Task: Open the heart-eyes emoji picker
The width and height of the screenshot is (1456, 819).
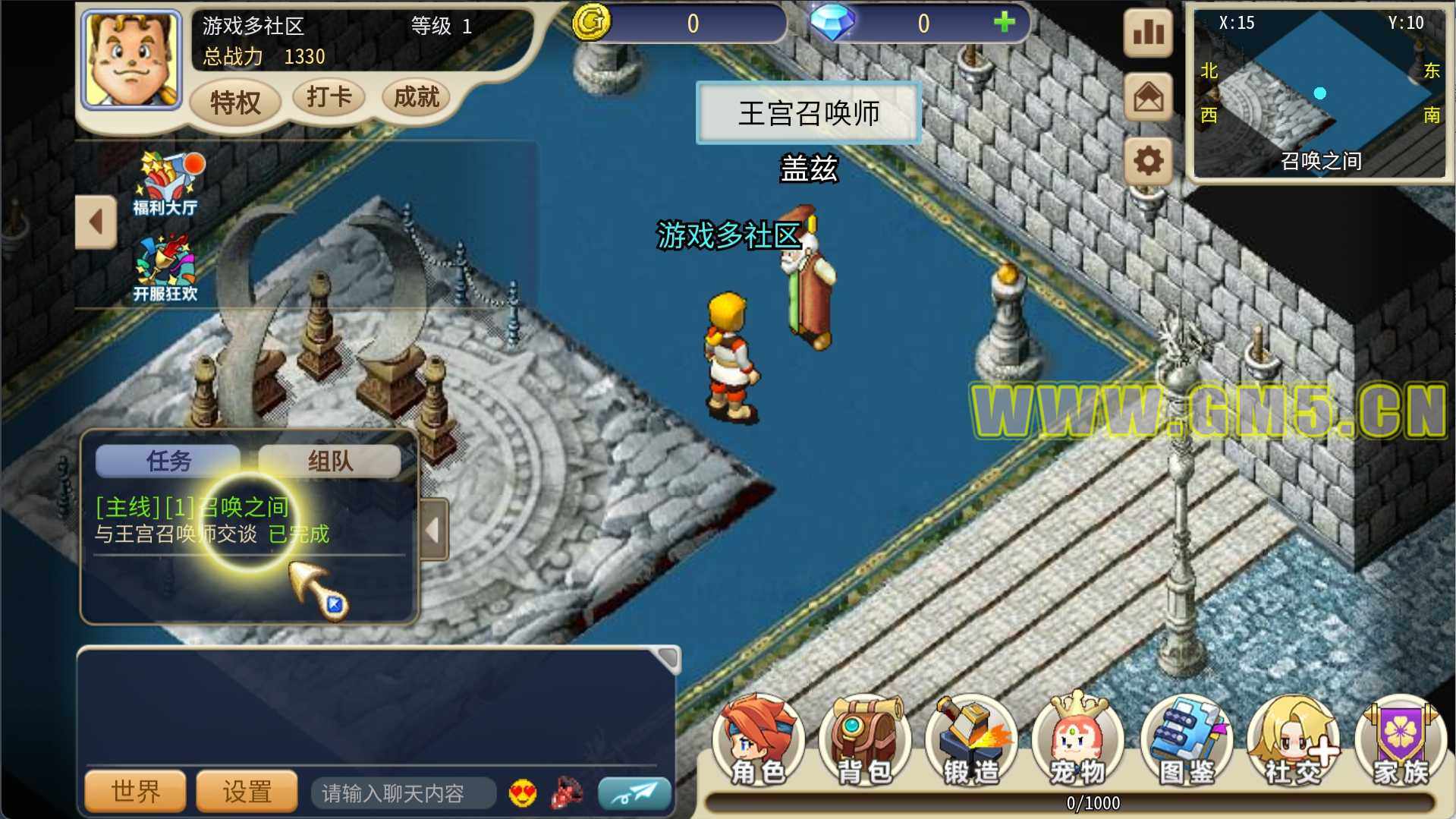Action: [x=523, y=793]
